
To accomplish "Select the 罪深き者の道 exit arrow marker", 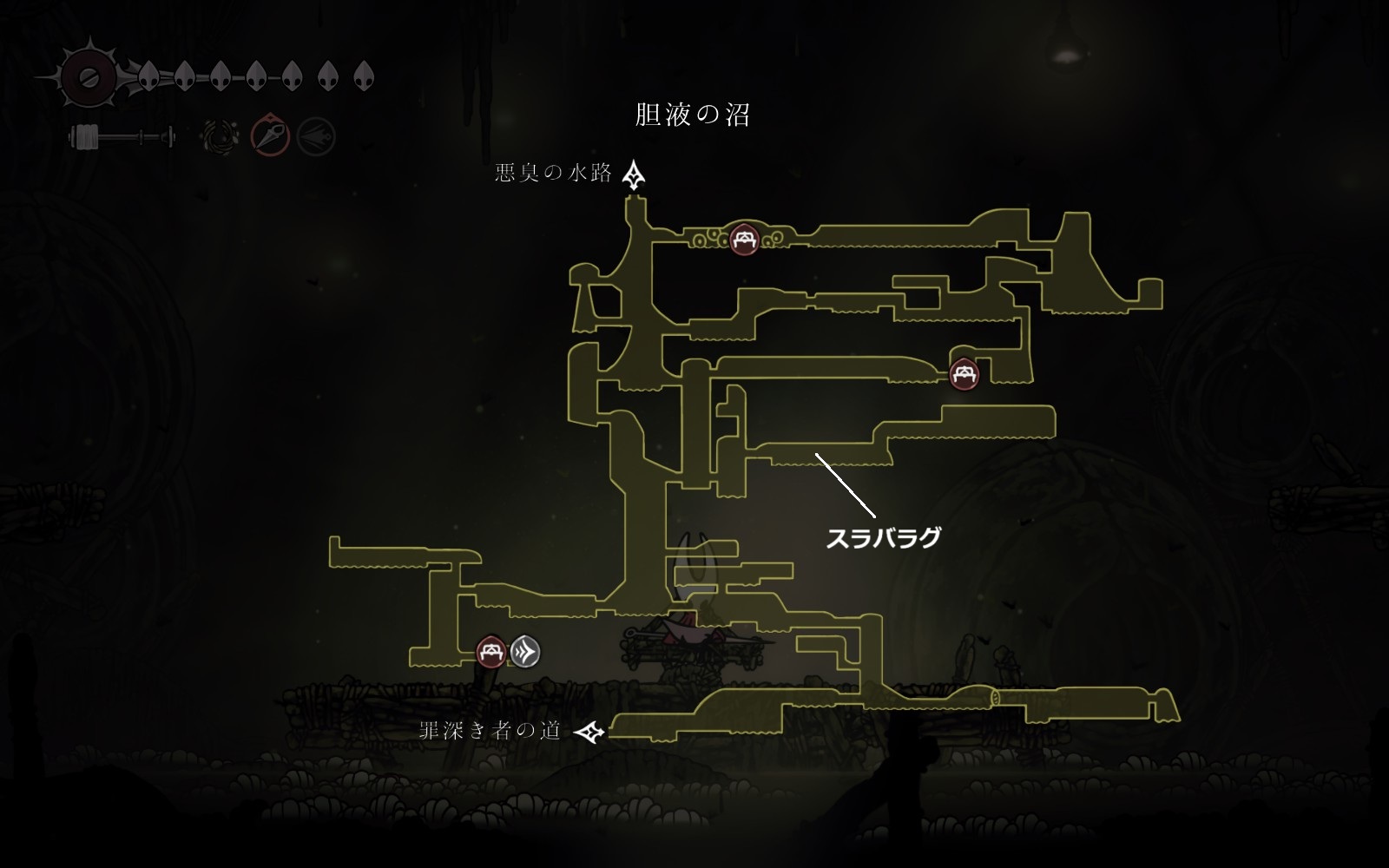I will click(x=590, y=732).
